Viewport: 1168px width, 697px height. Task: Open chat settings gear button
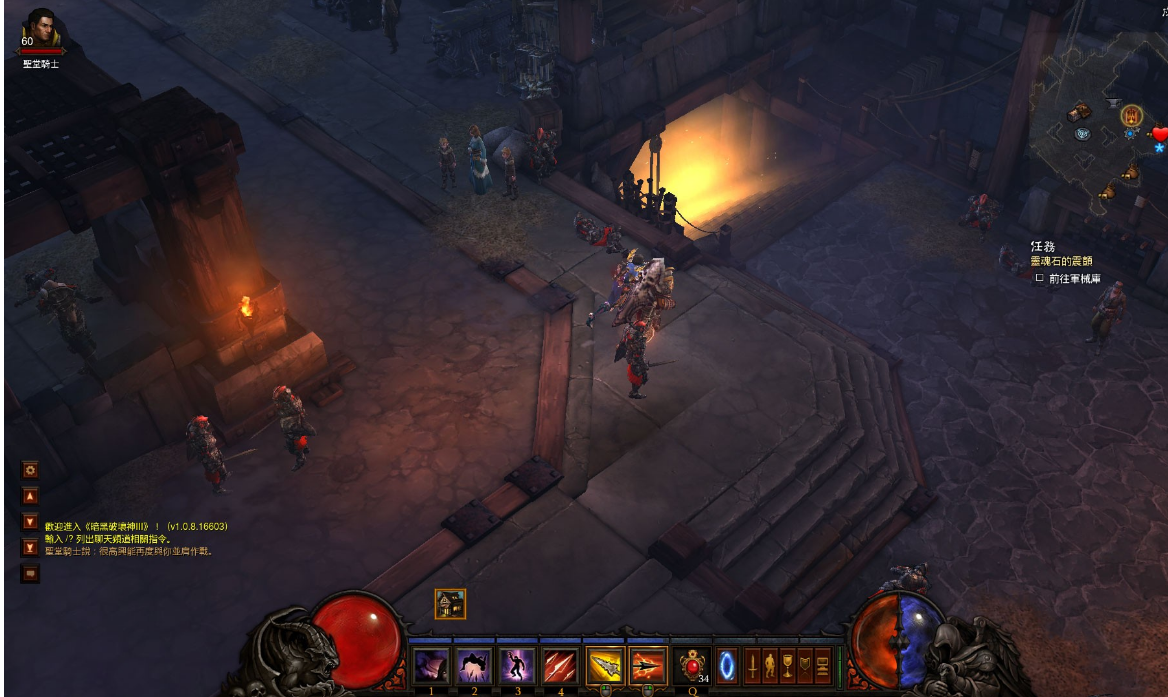[30, 469]
